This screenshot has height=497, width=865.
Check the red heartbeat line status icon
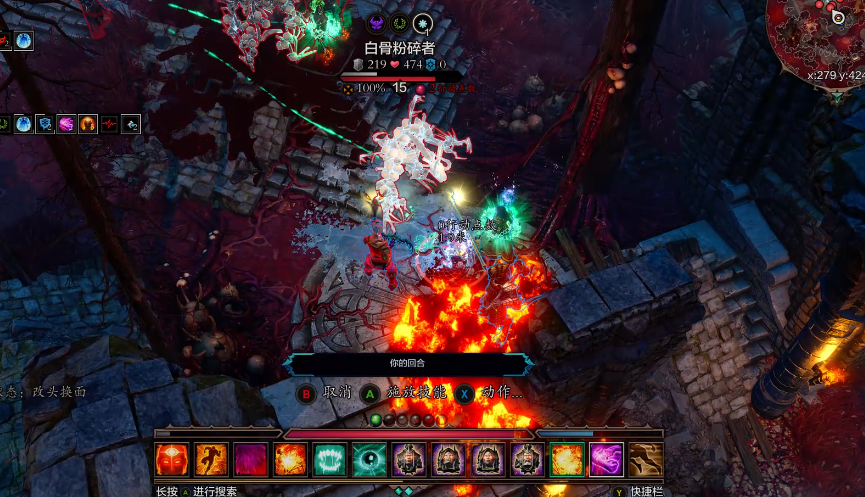(x=109, y=125)
